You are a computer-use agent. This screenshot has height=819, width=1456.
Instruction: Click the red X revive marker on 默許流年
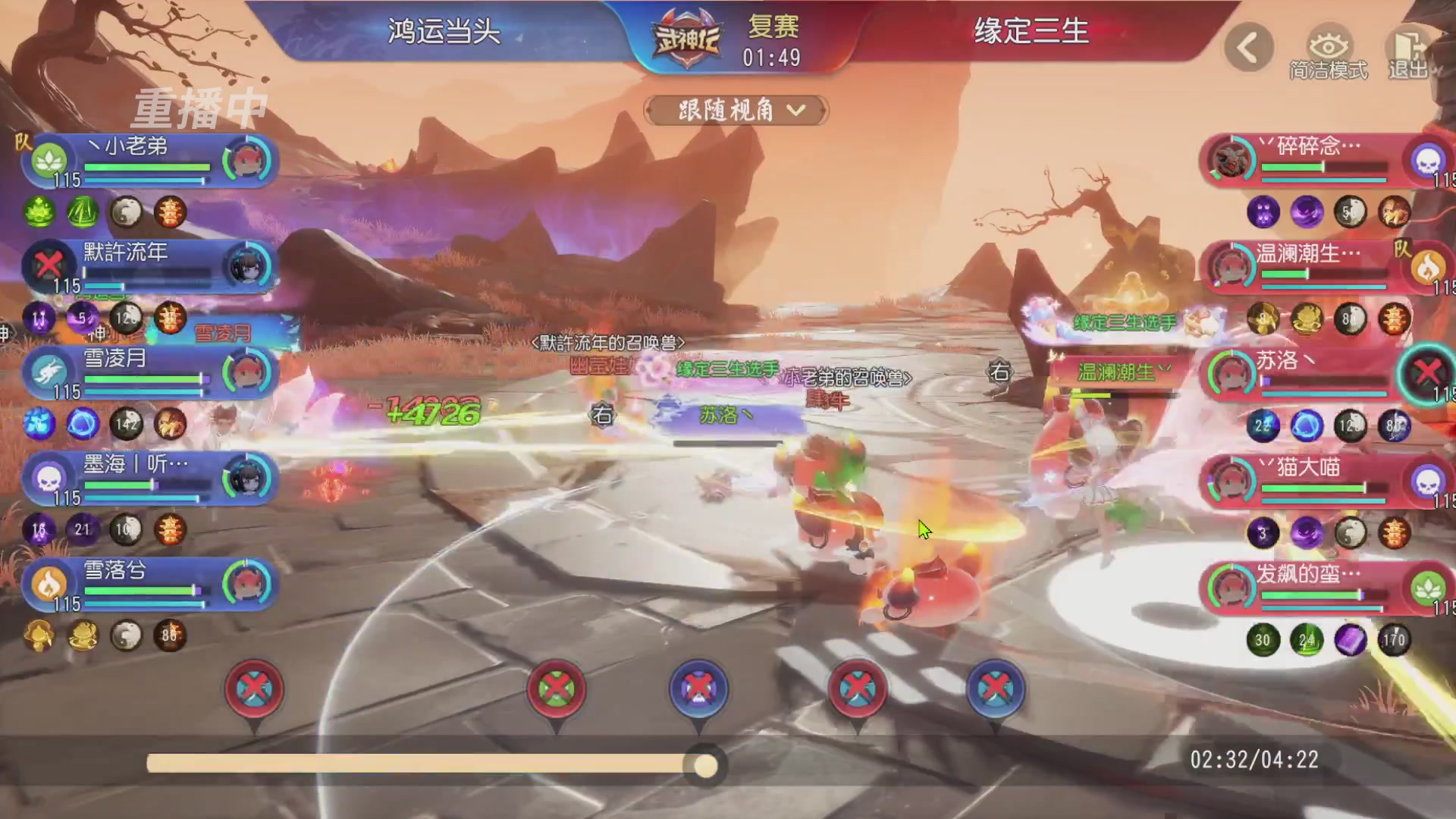tap(48, 265)
